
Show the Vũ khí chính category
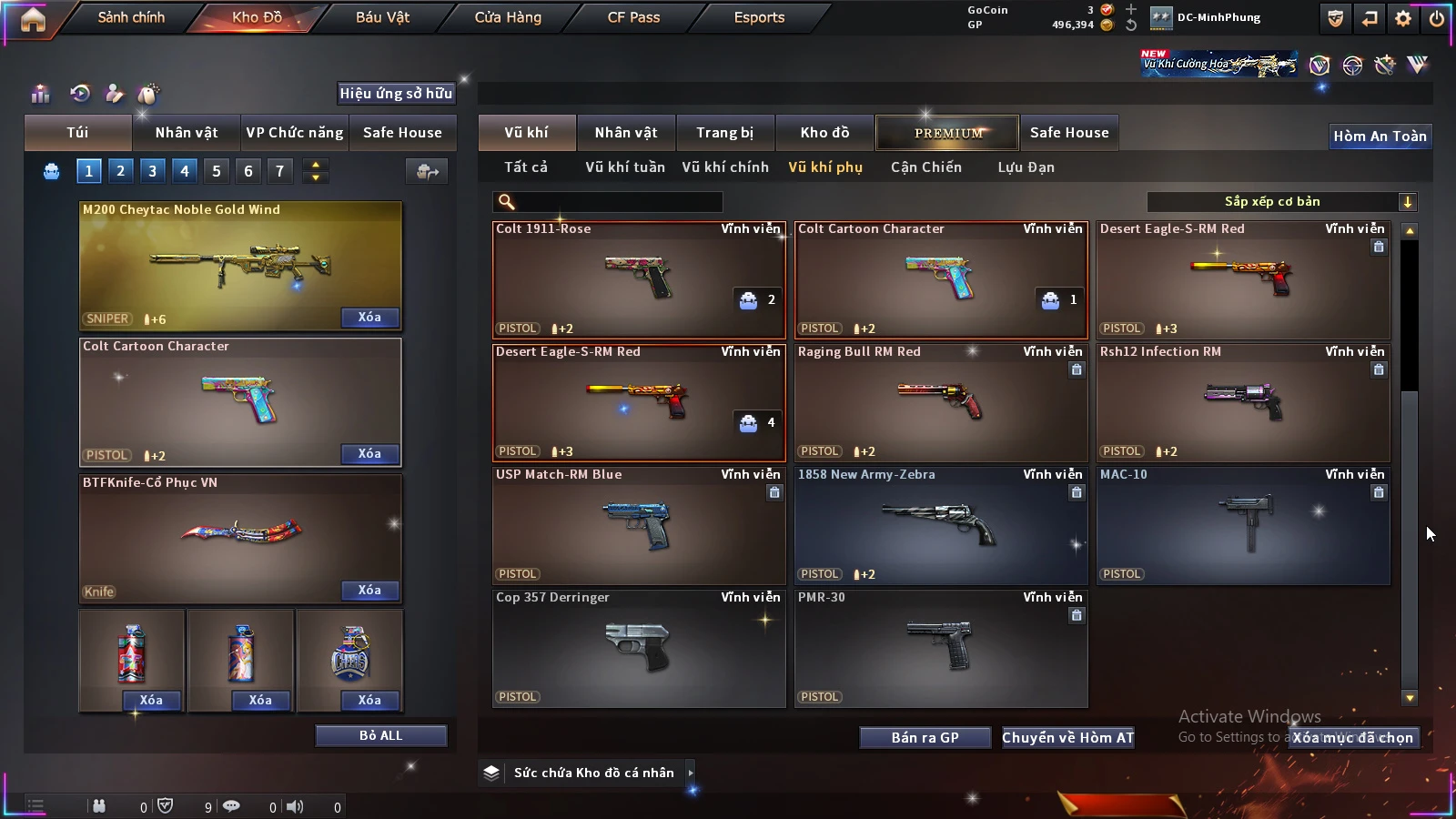(x=725, y=167)
